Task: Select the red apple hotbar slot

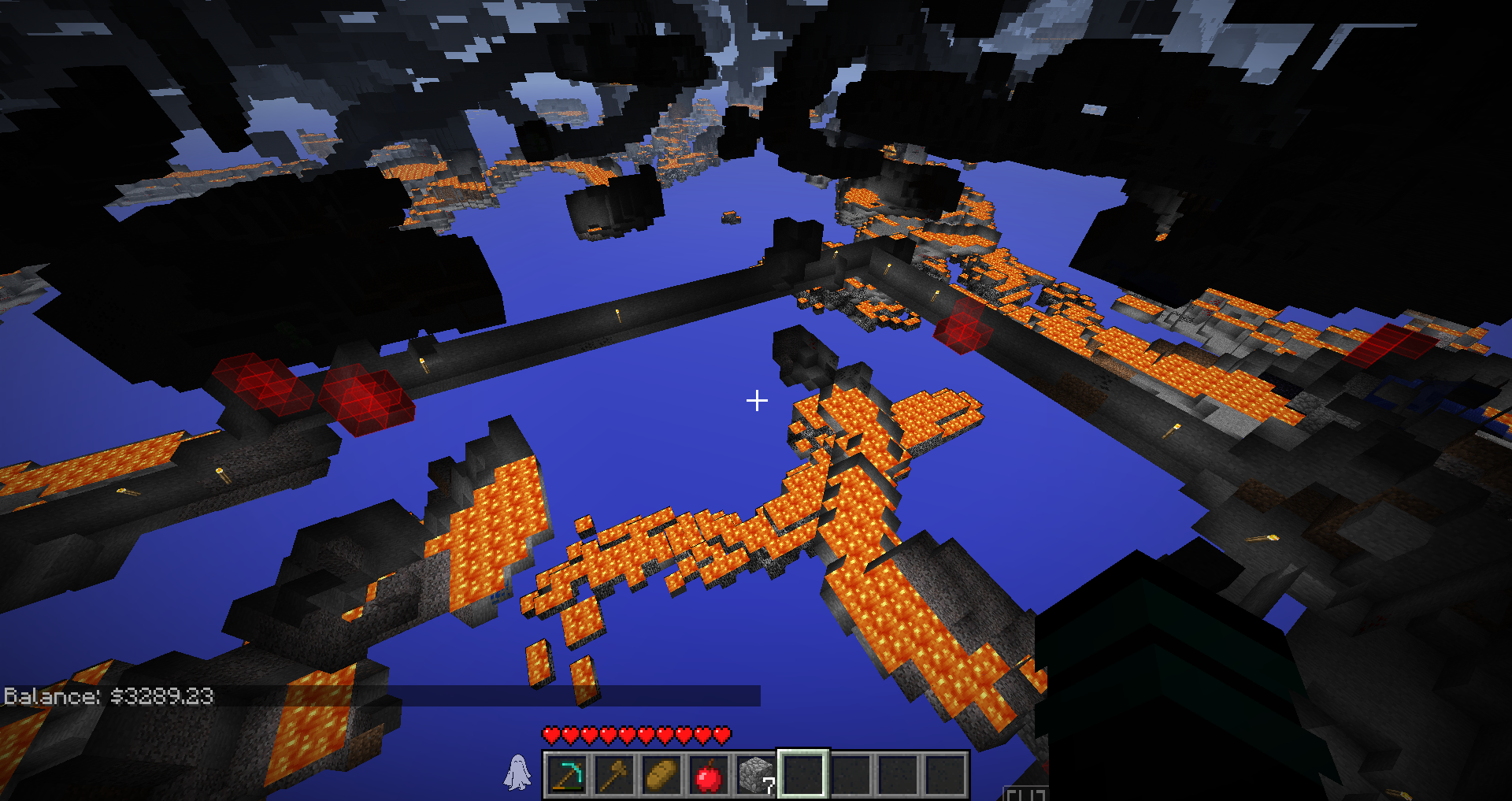Action: point(708,775)
